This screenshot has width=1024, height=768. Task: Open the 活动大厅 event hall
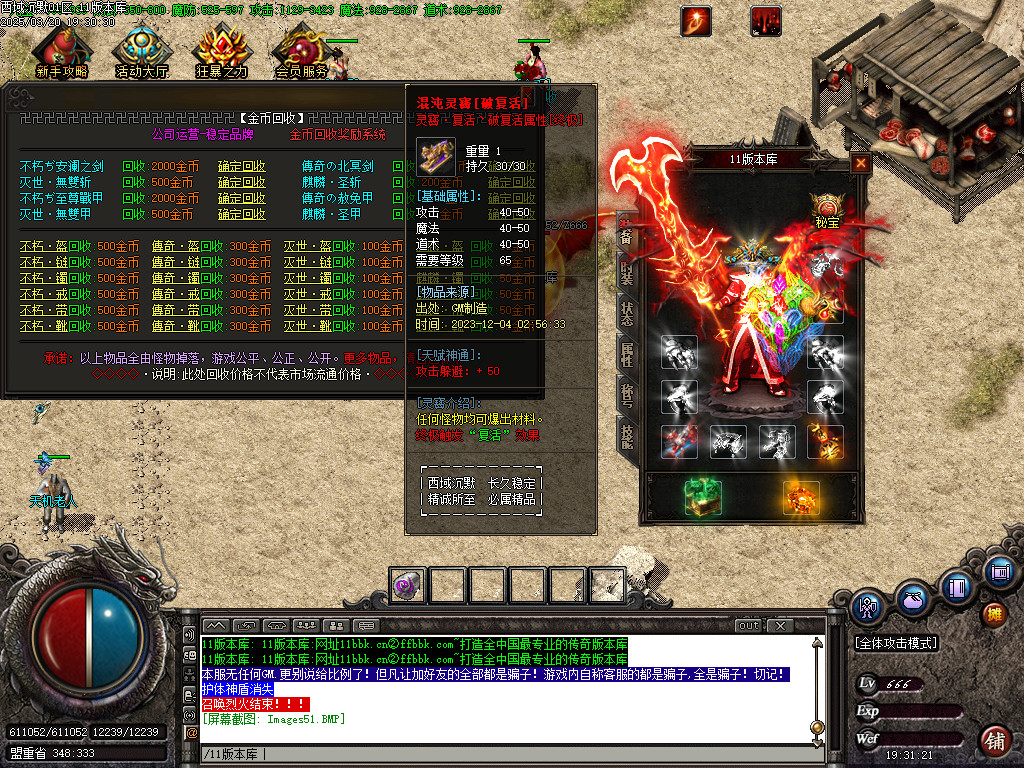point(143,52)
